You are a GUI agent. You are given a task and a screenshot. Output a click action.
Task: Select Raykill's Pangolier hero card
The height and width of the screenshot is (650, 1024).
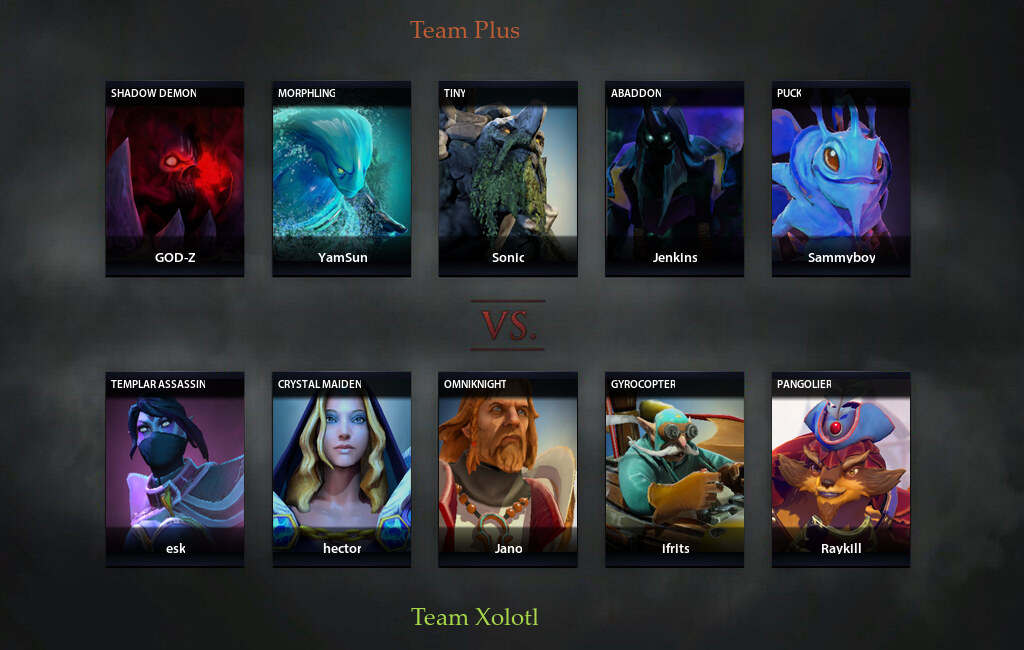[841, 470]
